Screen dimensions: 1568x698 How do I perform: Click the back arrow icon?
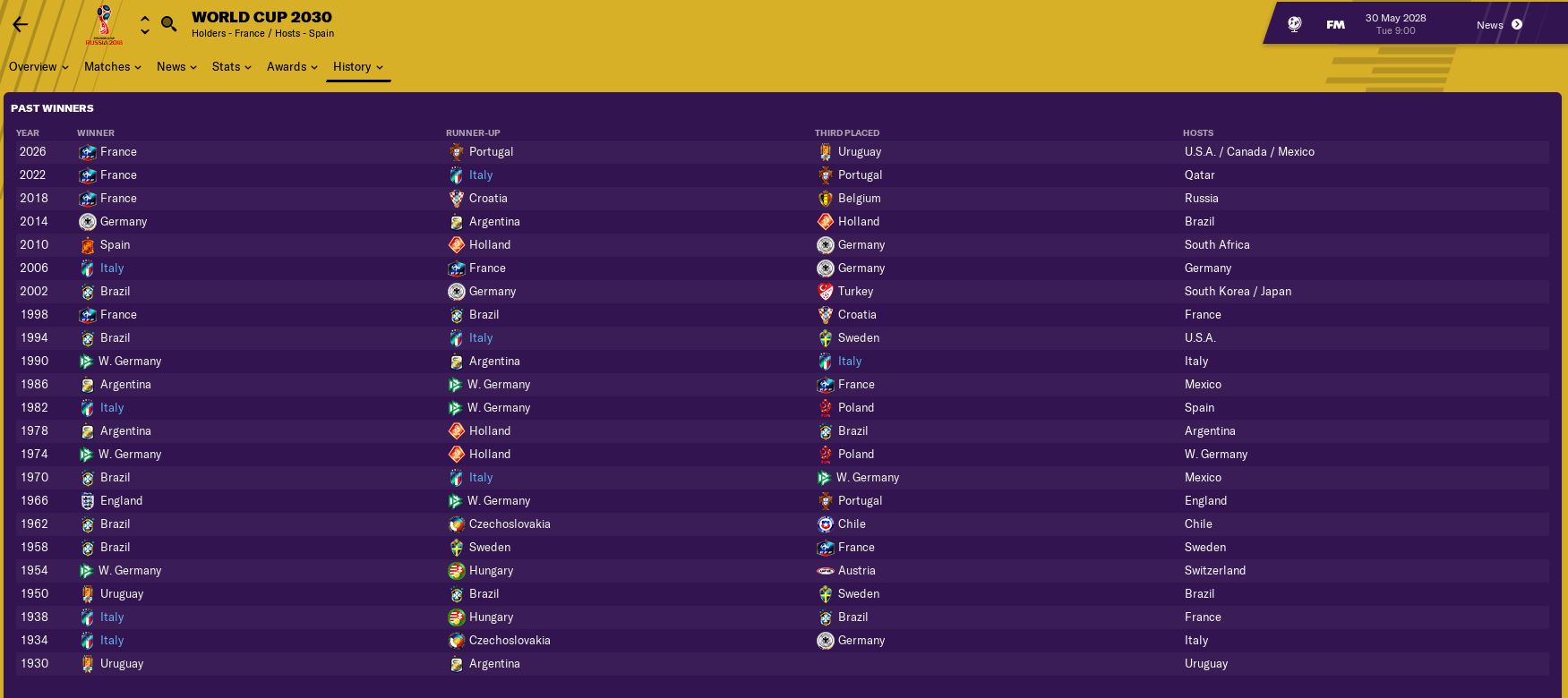[20, 24]
